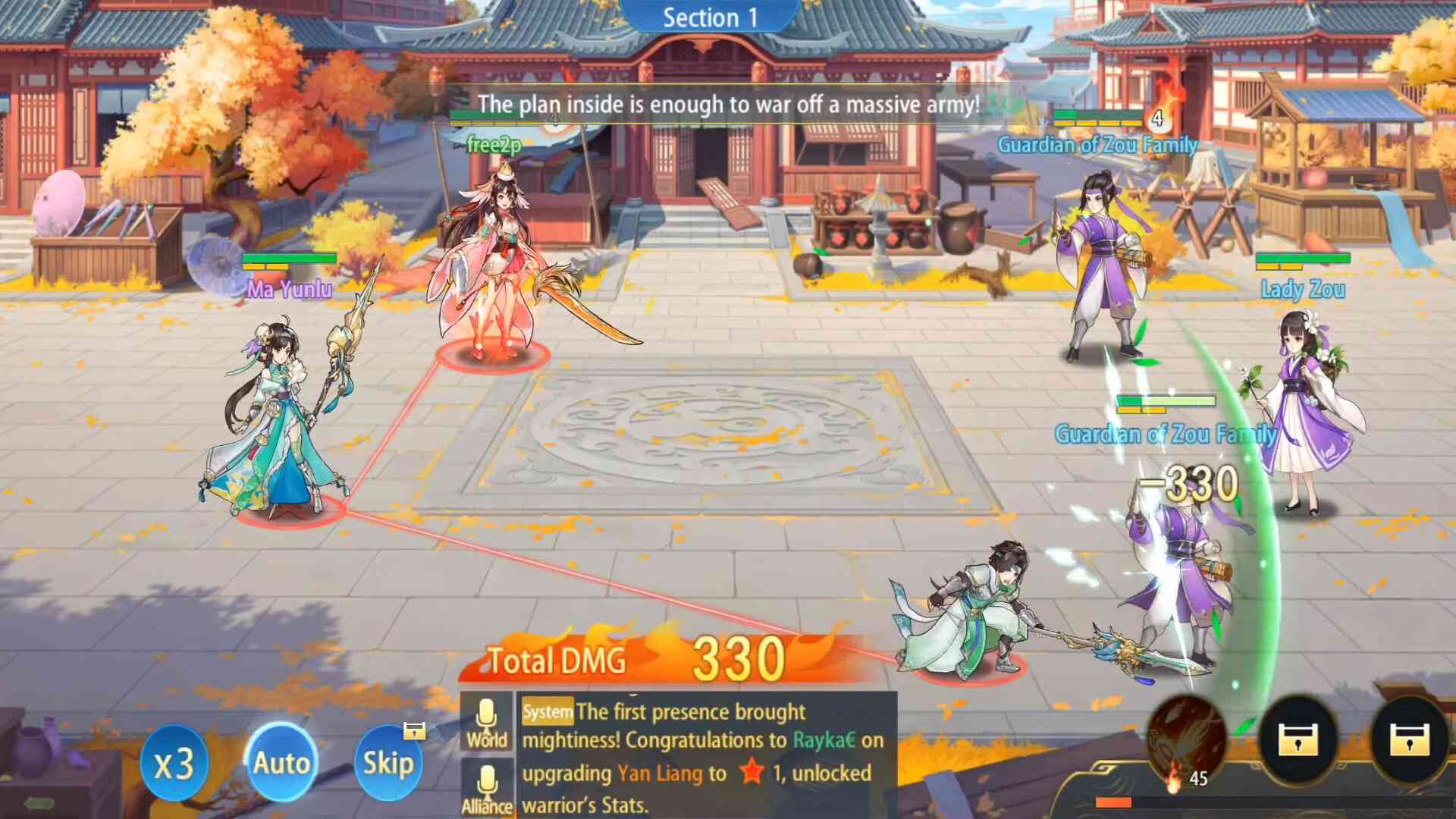The height and width of the screenshot is (819, 1456).
Task: Skip the battle animation
Action: coord(388,762)
